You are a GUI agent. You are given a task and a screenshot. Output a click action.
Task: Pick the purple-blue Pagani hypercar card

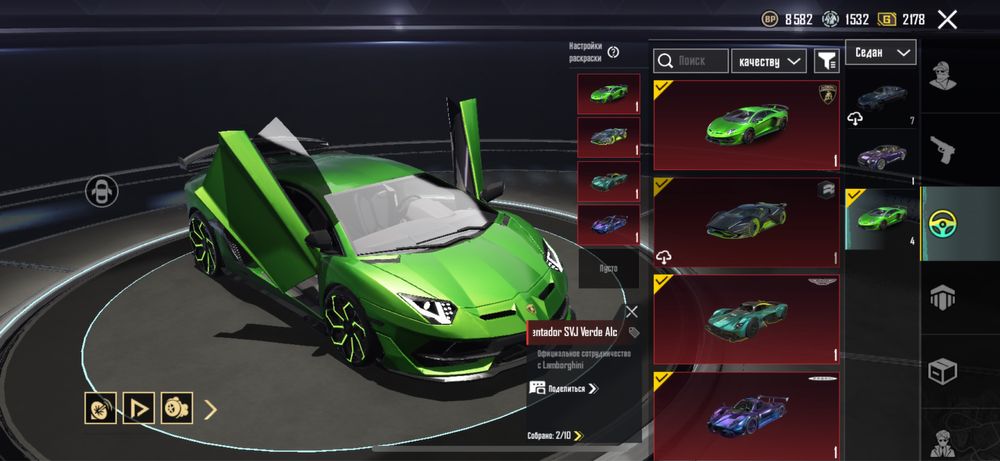(746, 415)
